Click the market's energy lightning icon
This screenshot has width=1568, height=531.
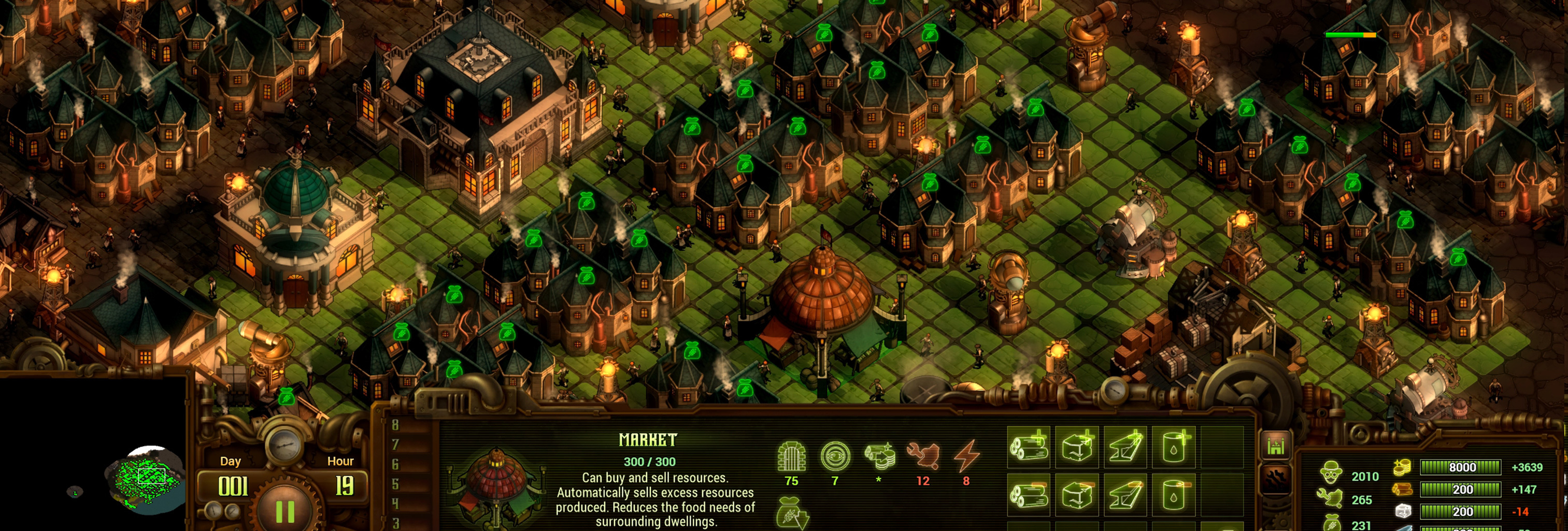[966, 456]
